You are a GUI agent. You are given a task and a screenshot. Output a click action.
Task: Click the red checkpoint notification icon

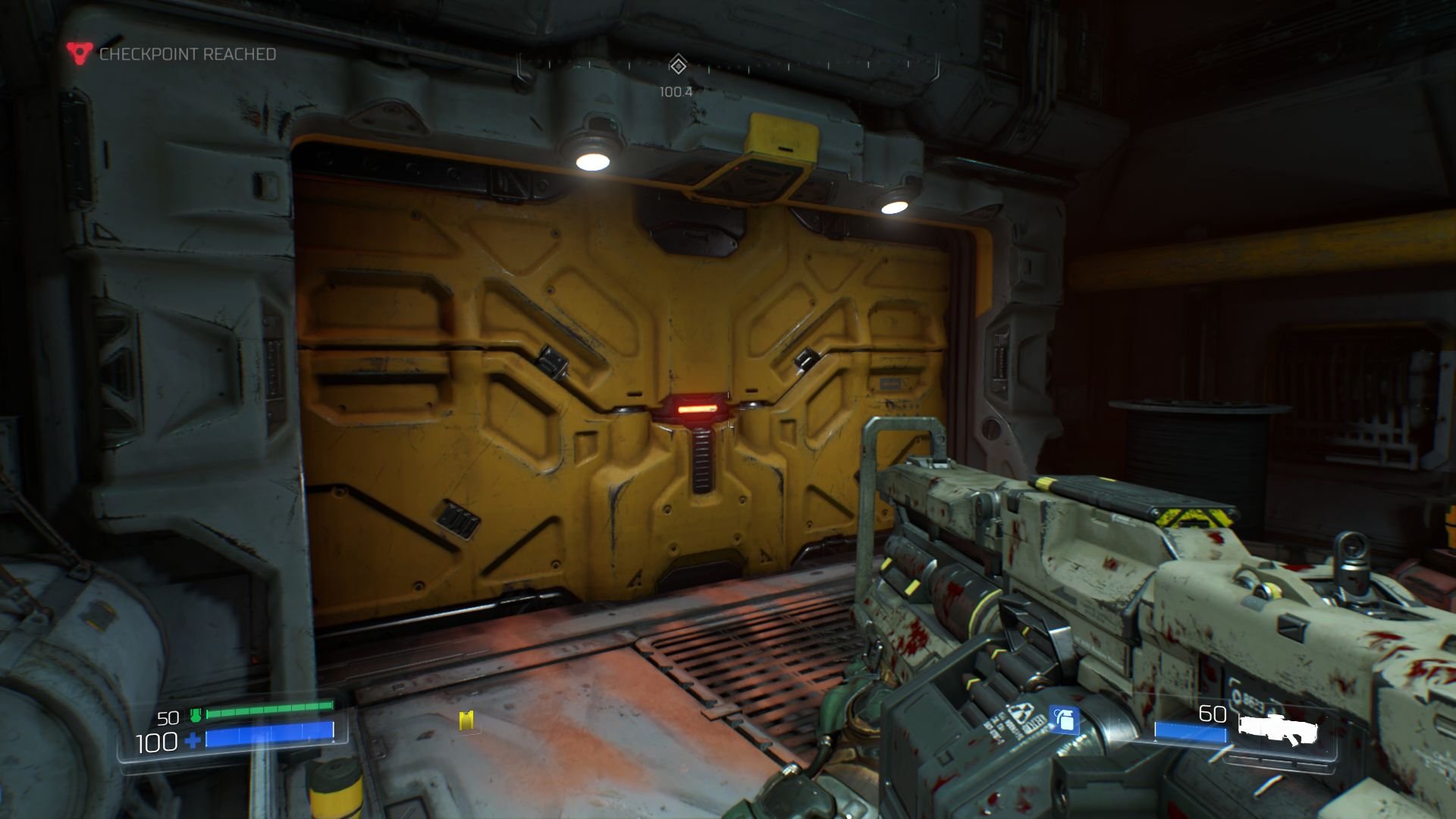coord(78,53)
